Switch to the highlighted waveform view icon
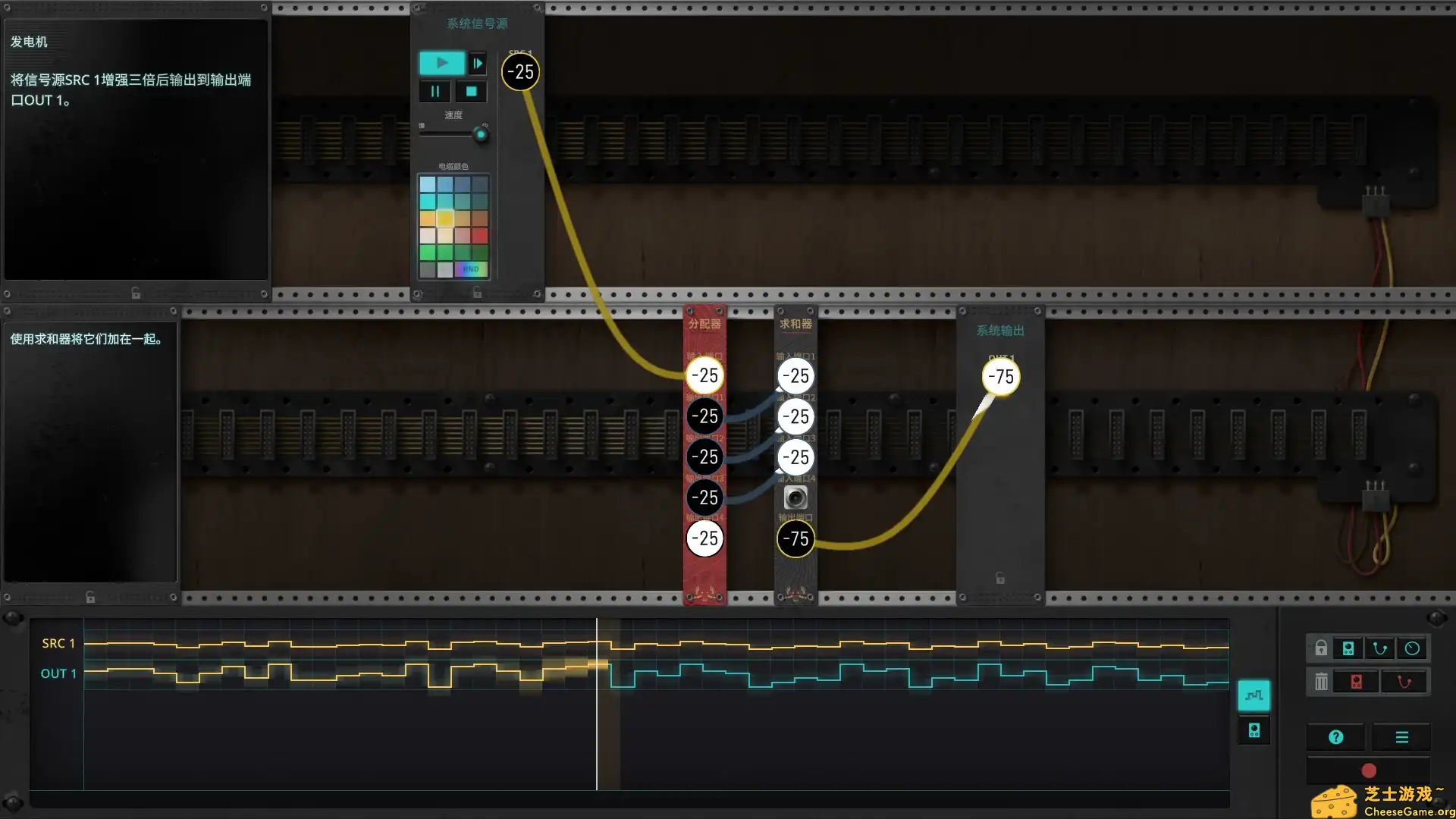This screenshot has width=1456, height=819. [1254, 696]
